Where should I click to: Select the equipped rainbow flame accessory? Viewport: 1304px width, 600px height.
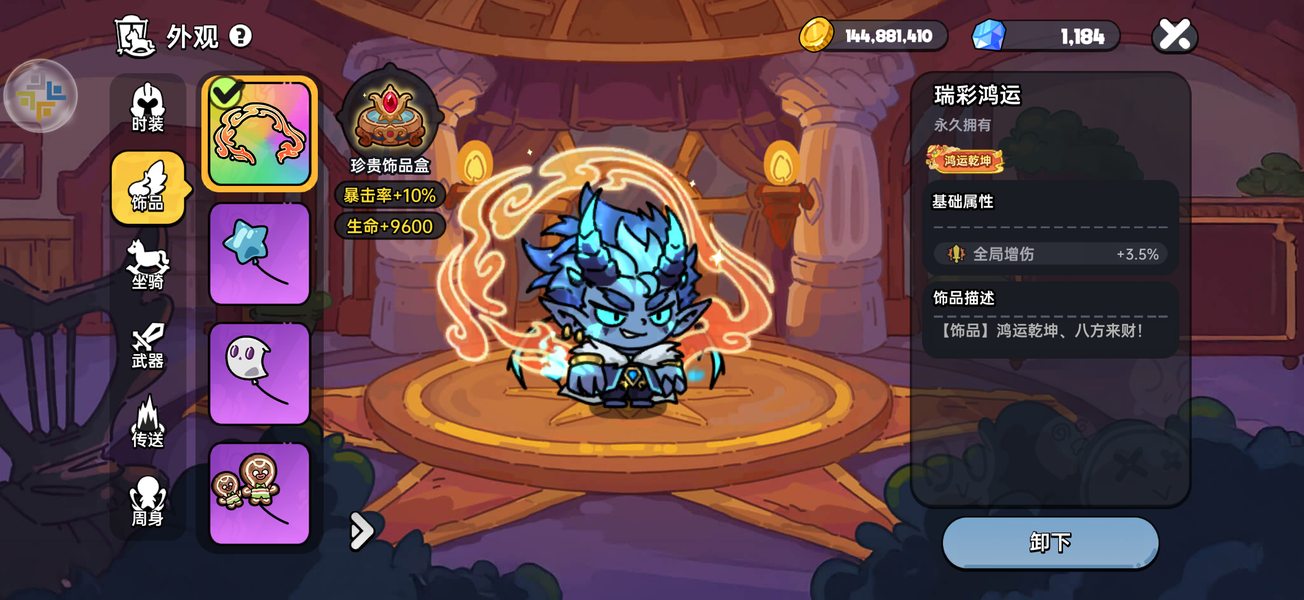point(260,134)
